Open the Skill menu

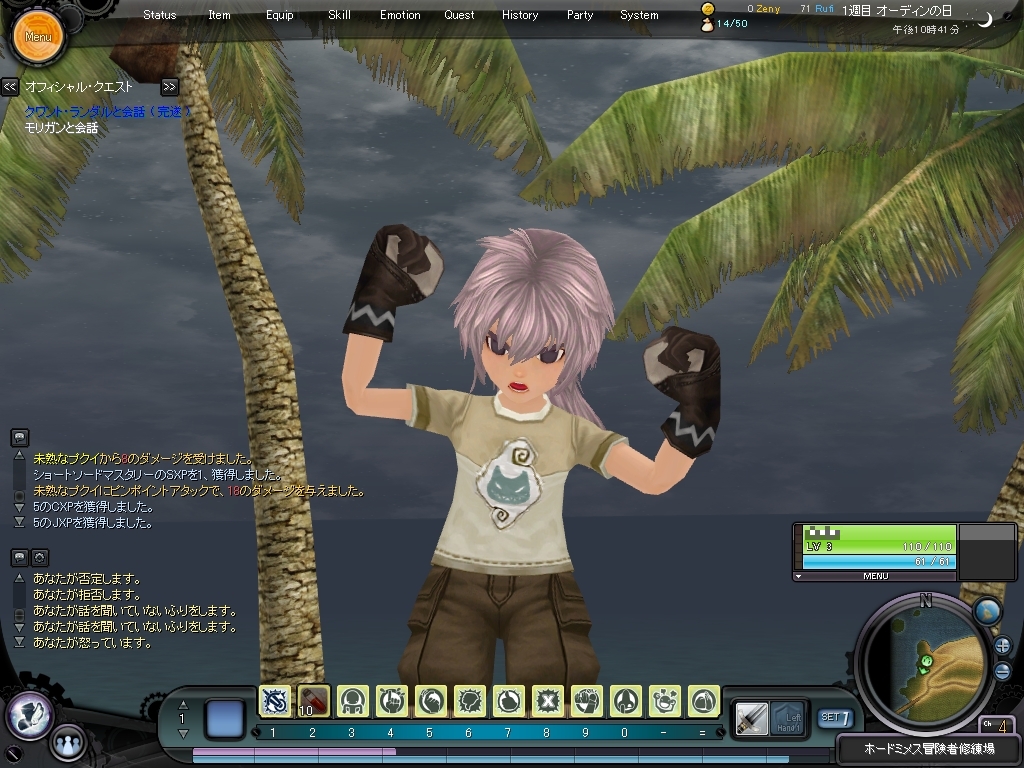pyautogui.click(x=339, y=15)
